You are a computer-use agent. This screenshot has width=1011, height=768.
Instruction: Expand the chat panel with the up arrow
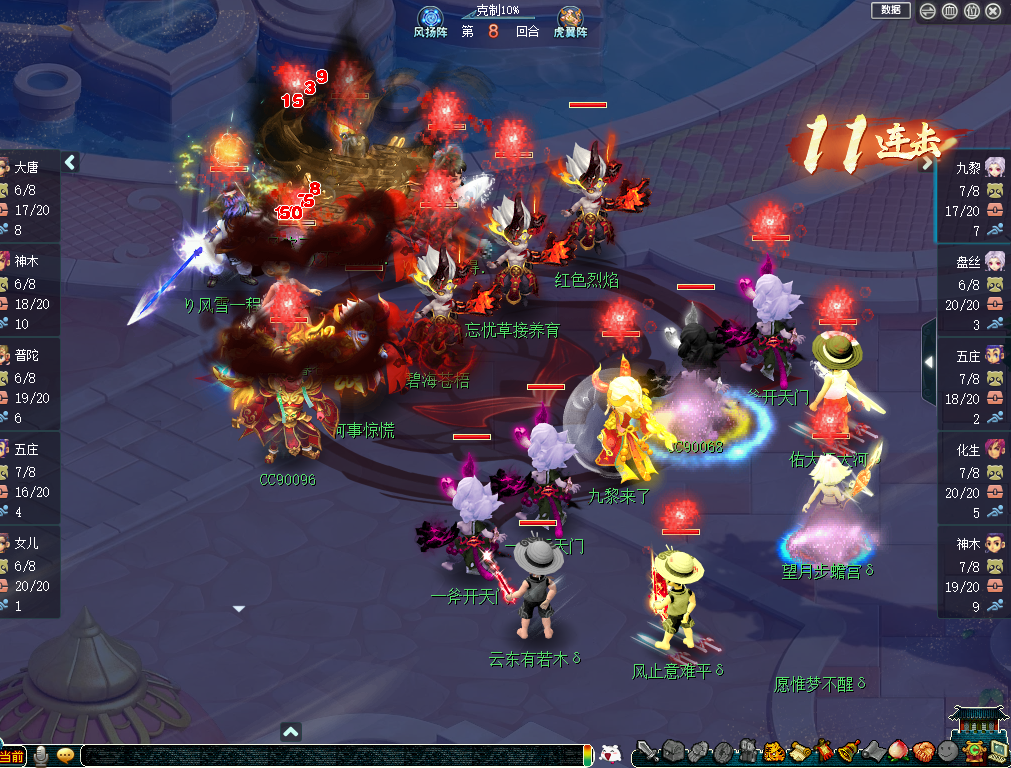(291, 731)
